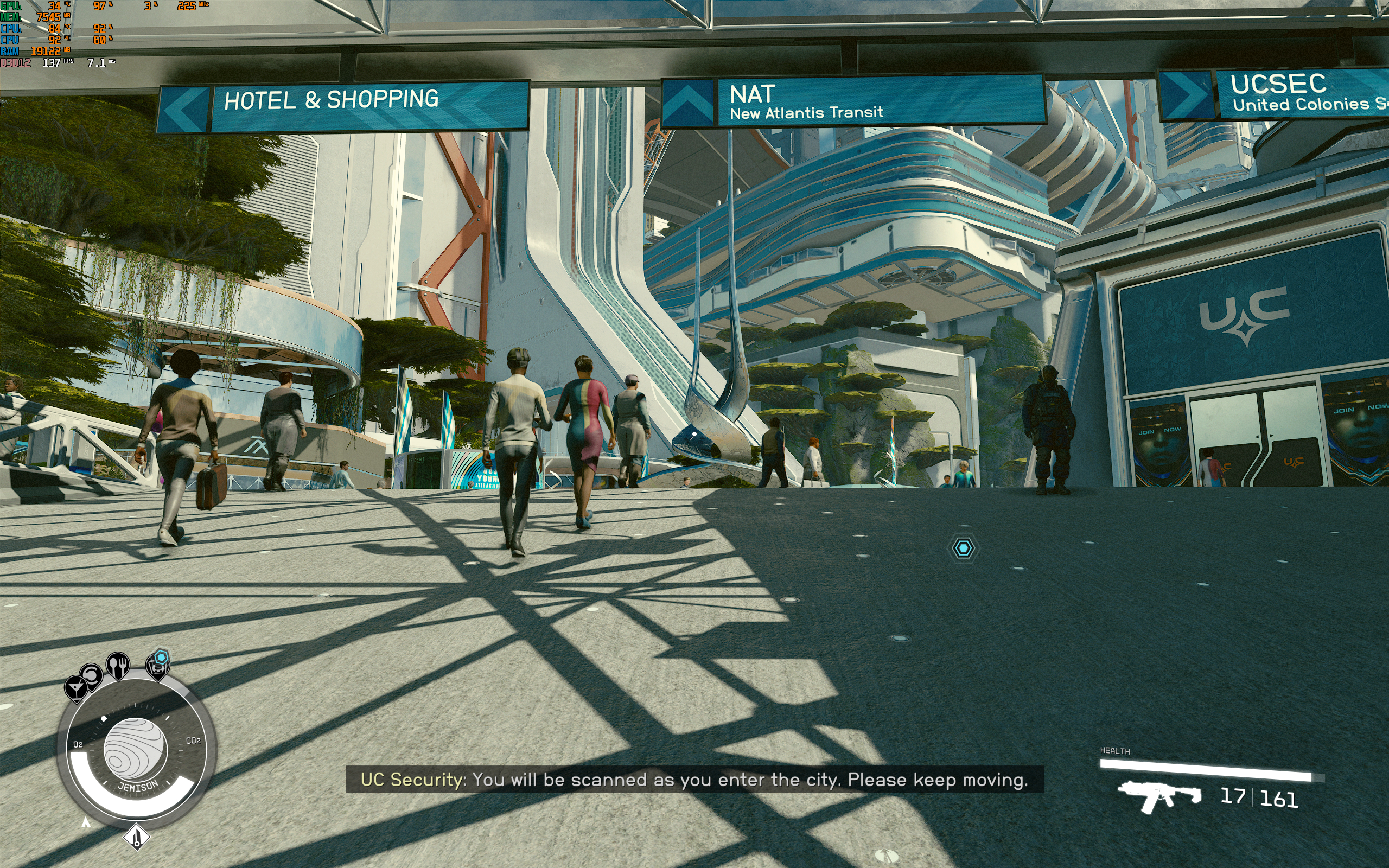
Task: Click the diamond city icon below the watch
Action: coord(137,837)
